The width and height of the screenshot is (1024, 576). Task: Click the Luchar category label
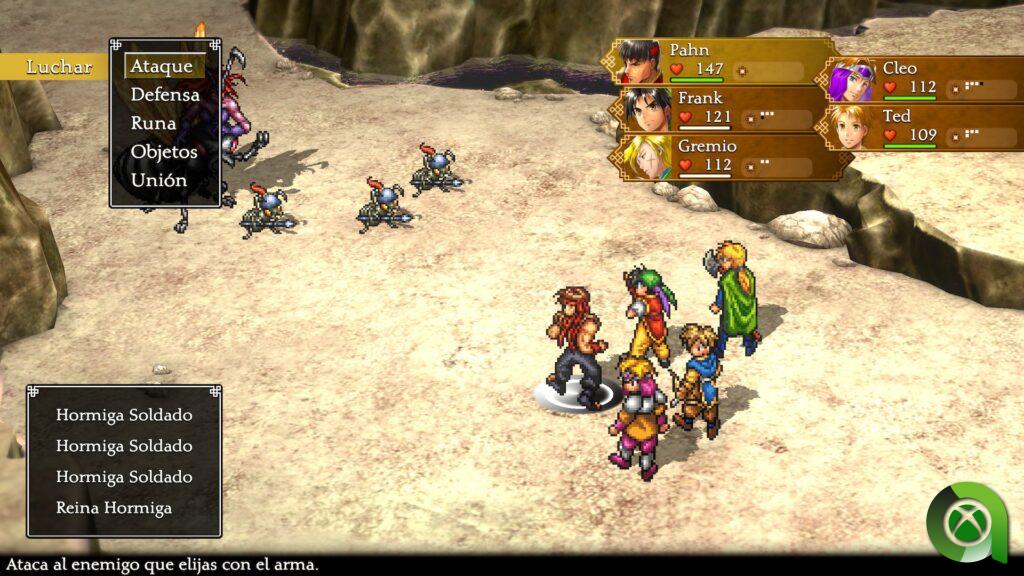(59, 67)
